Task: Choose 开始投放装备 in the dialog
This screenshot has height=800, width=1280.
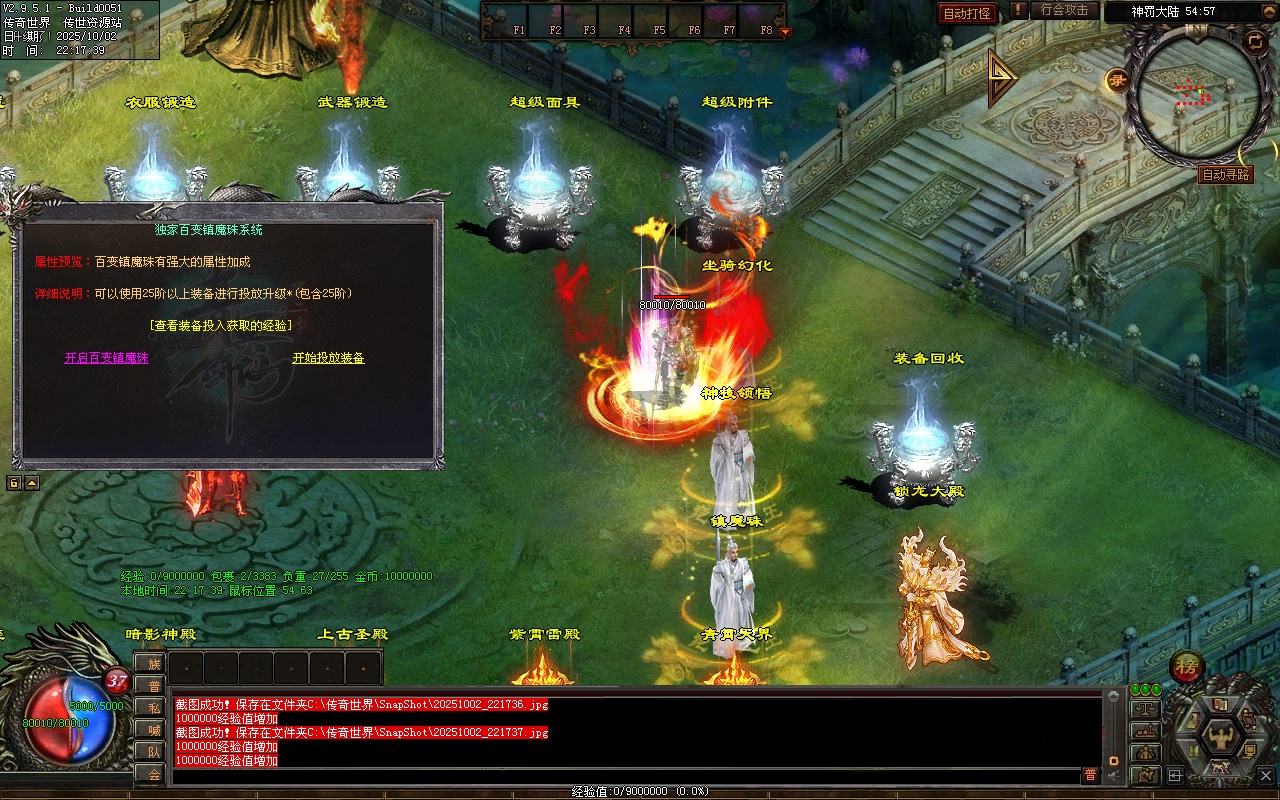Action: click(x=328, y=358)
